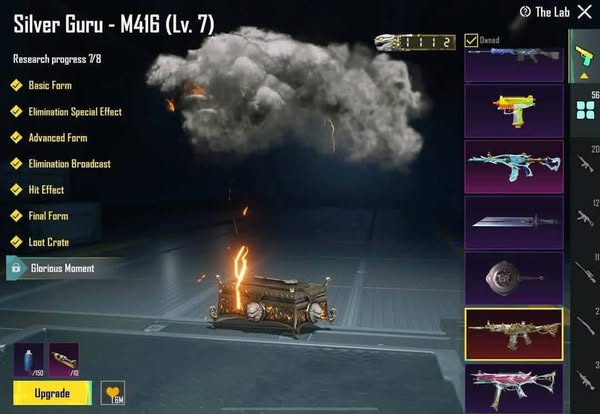
Task: Select the Basic Form research stage
Action: pyautogui.click(x=51, y=85)
